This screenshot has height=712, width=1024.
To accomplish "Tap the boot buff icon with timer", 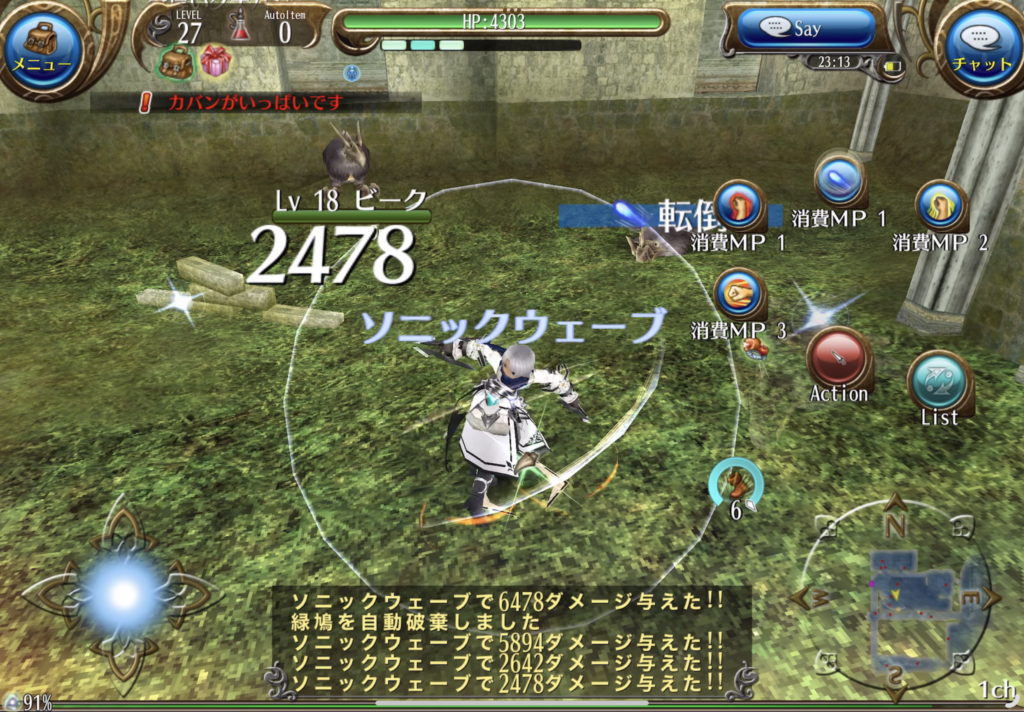I will click(x=736, y=483).
